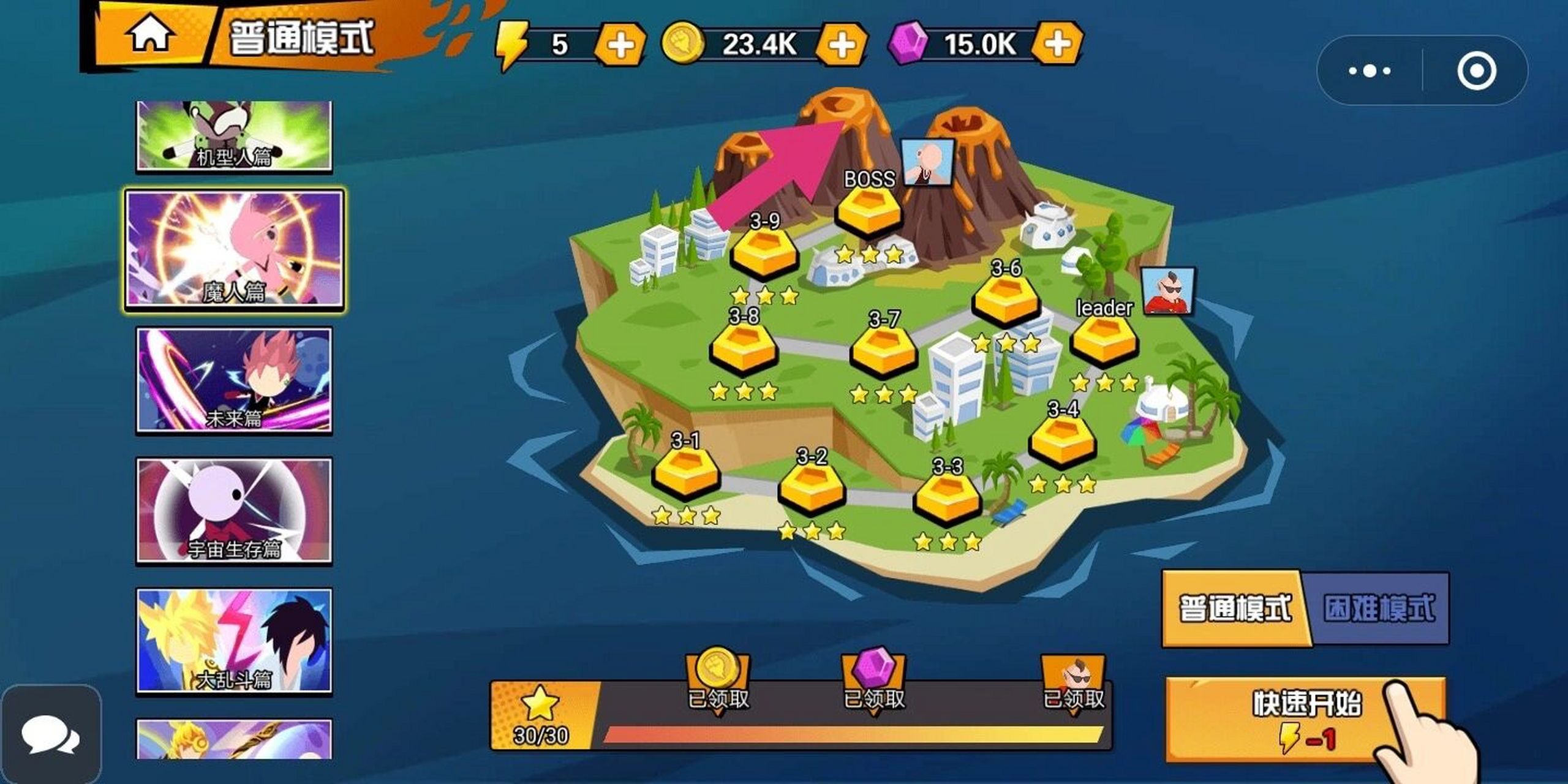Return to the home screen

point(150,36)
